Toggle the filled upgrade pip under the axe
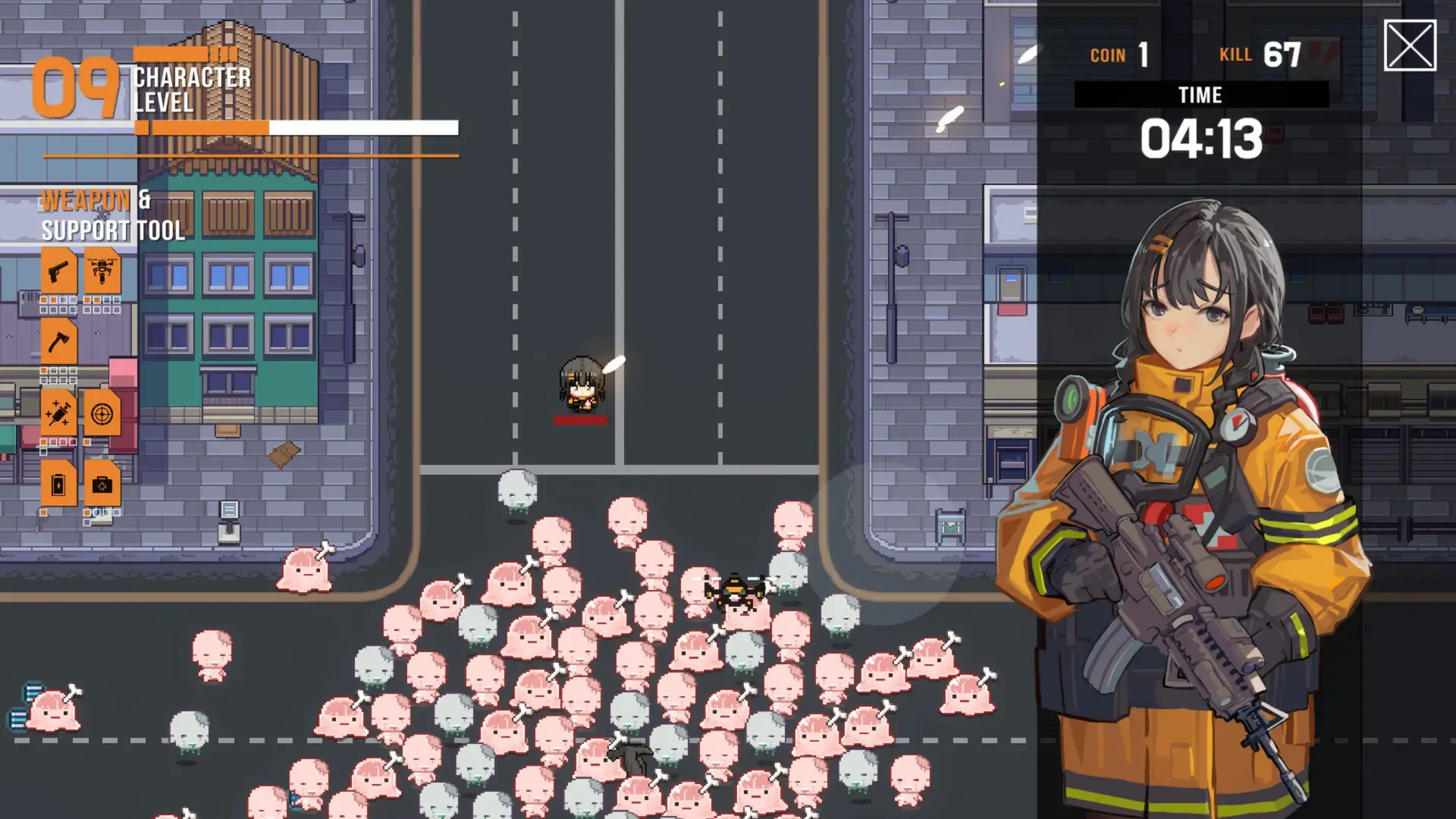 pyautogui.click(x=43, y=372)
